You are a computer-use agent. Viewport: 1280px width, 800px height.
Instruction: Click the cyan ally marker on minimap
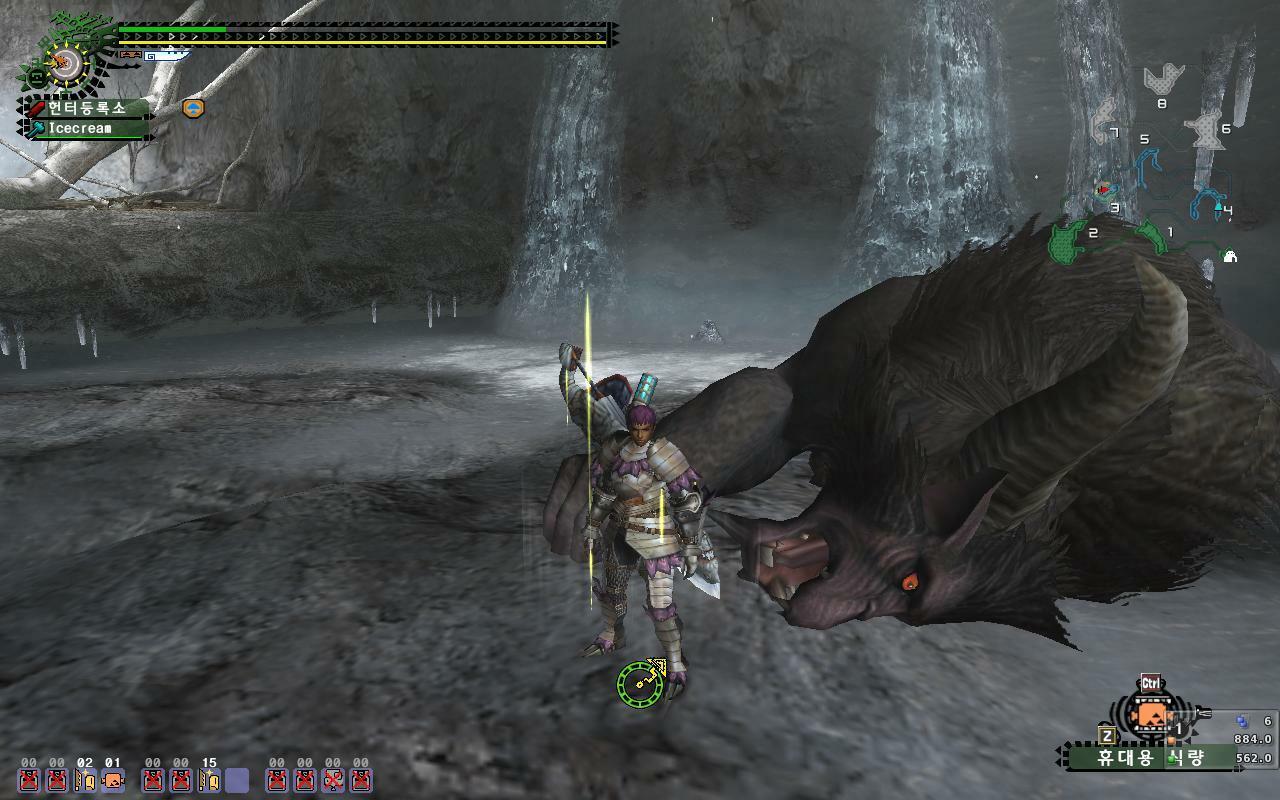point(1219,206)
